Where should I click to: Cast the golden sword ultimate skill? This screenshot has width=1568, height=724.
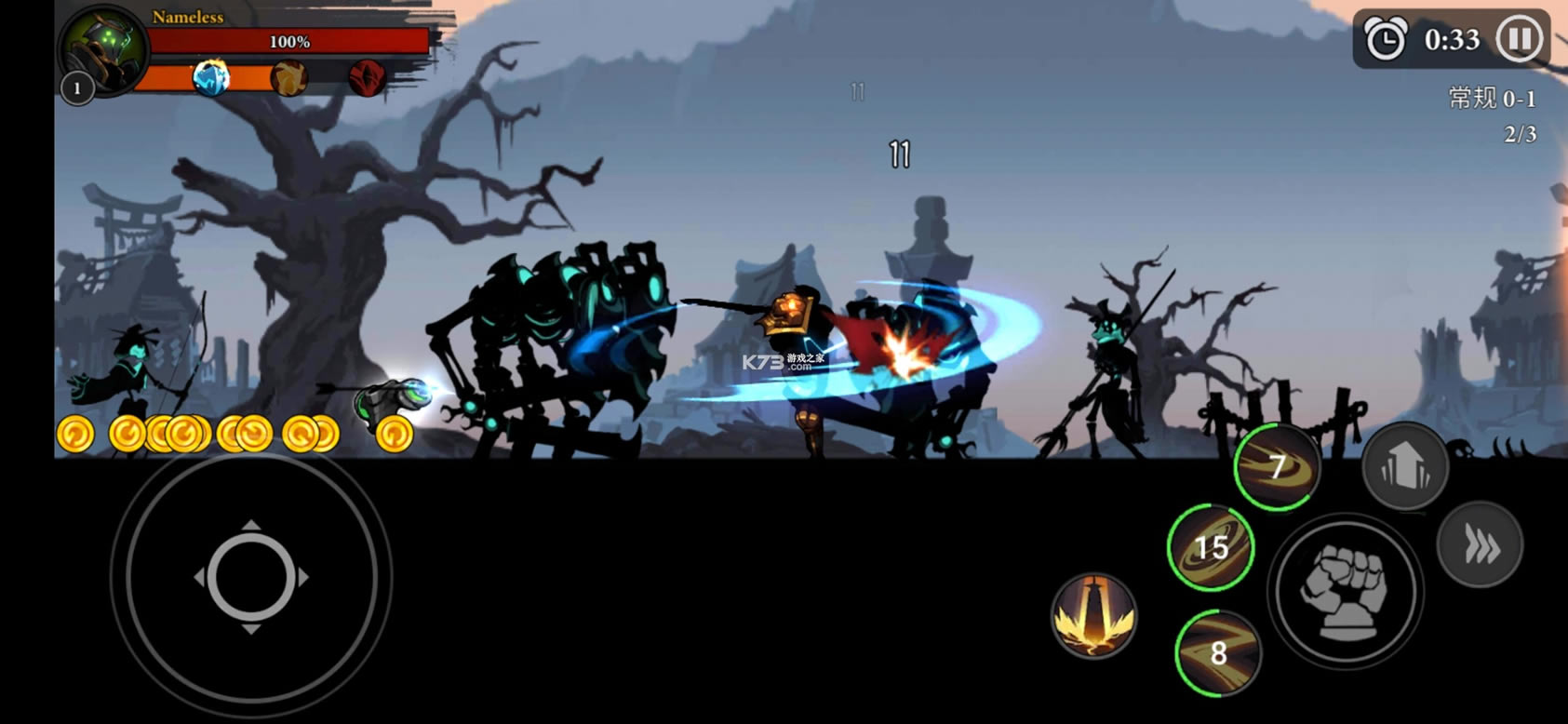point(1093,615)
